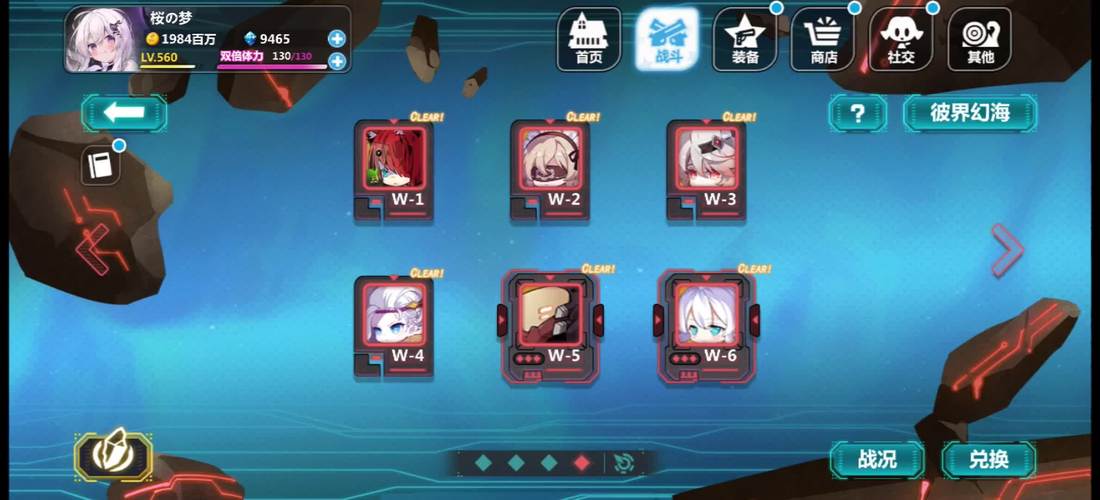Viewport: 1100px width, 500px height.
Task: Open the 社交 social menu
Action: tap(901, 39)
